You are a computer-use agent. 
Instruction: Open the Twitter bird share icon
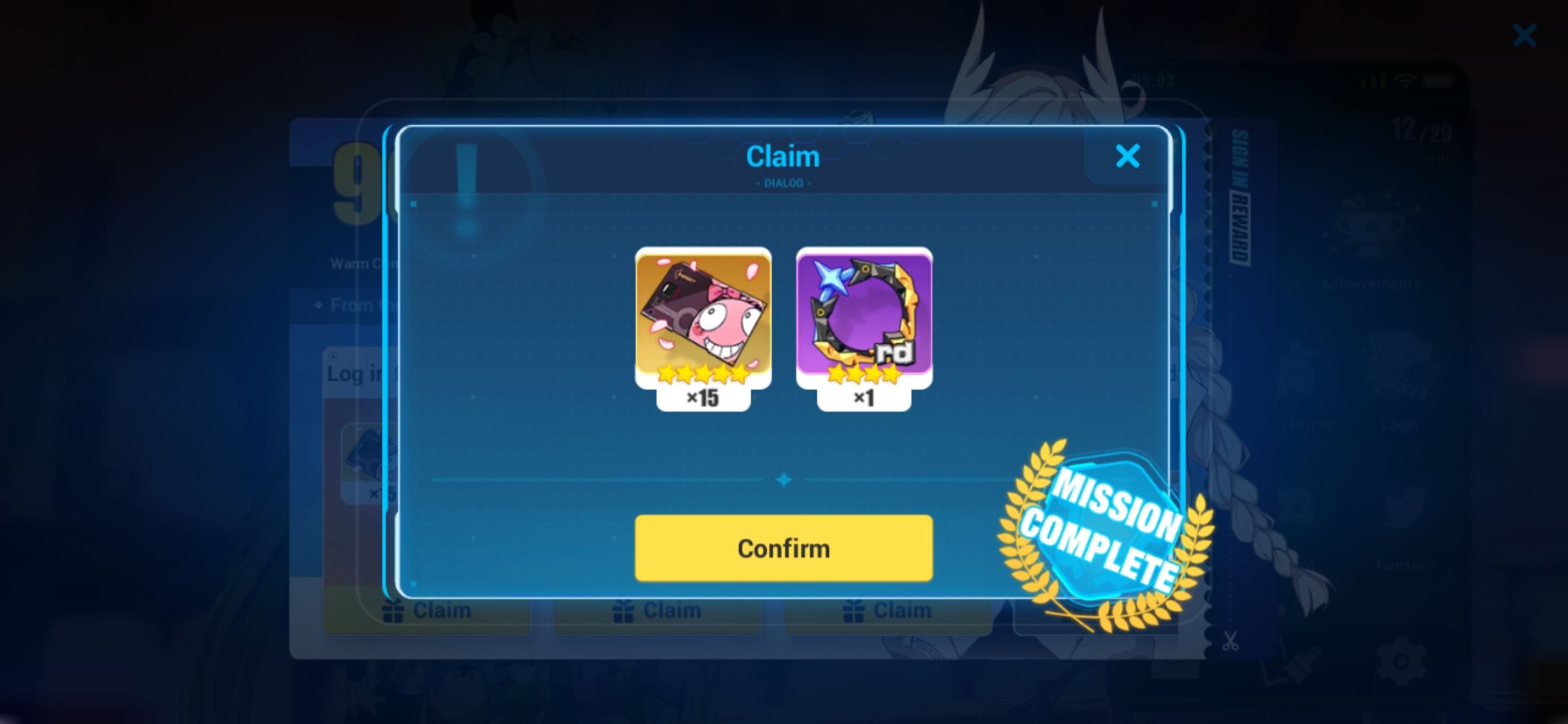click(1401, 505)
